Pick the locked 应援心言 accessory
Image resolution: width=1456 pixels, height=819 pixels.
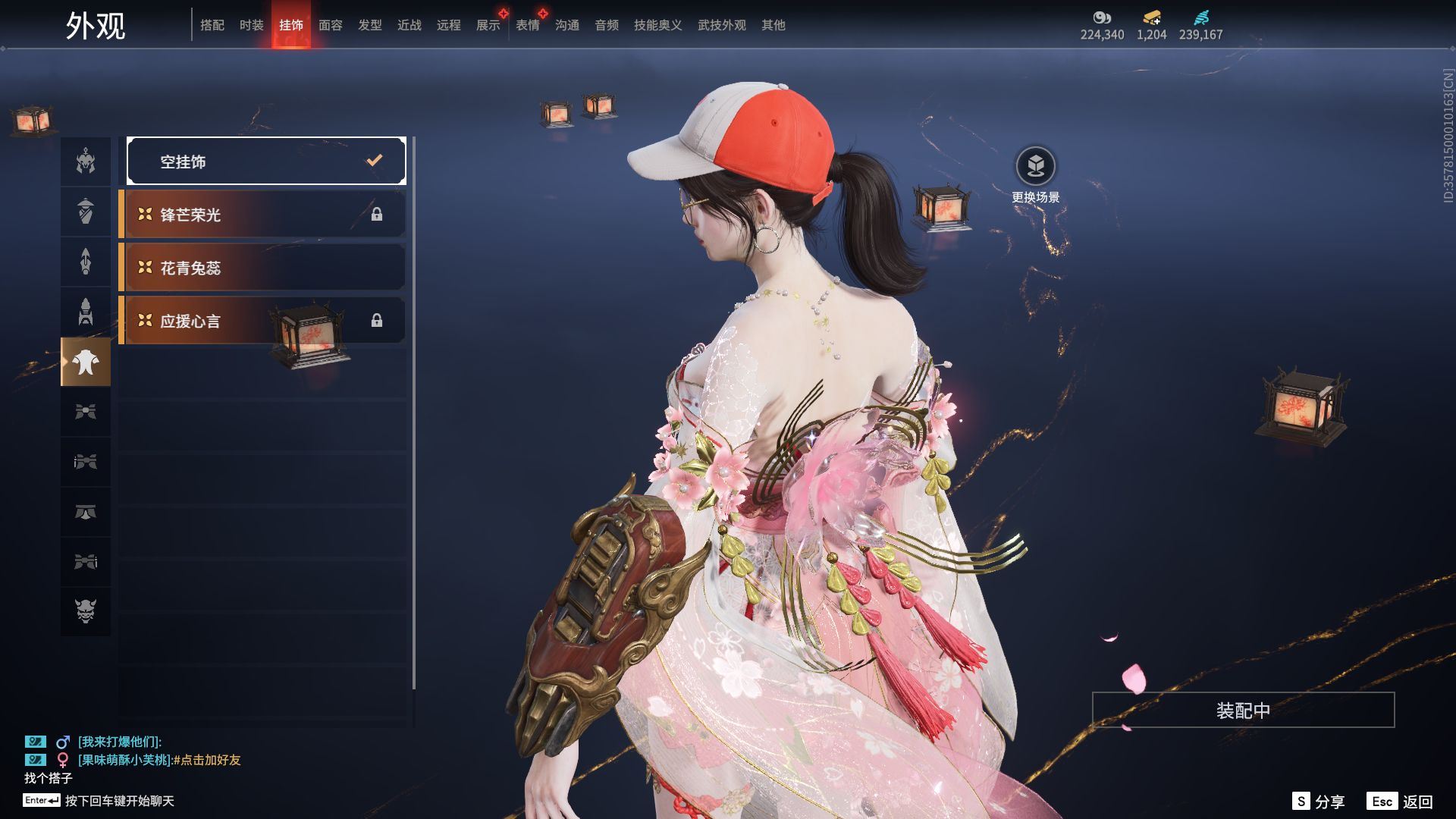[x=262, y=321]
